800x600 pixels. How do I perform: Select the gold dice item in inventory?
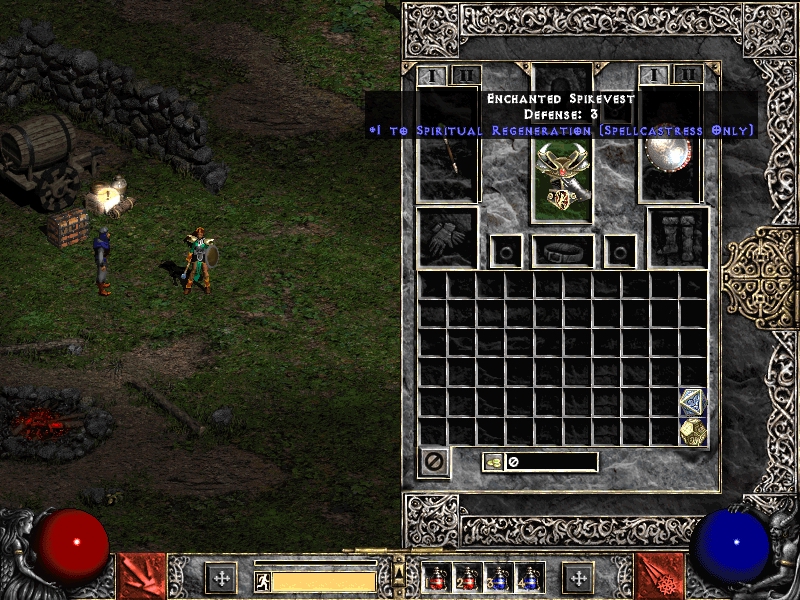(693, 431)
